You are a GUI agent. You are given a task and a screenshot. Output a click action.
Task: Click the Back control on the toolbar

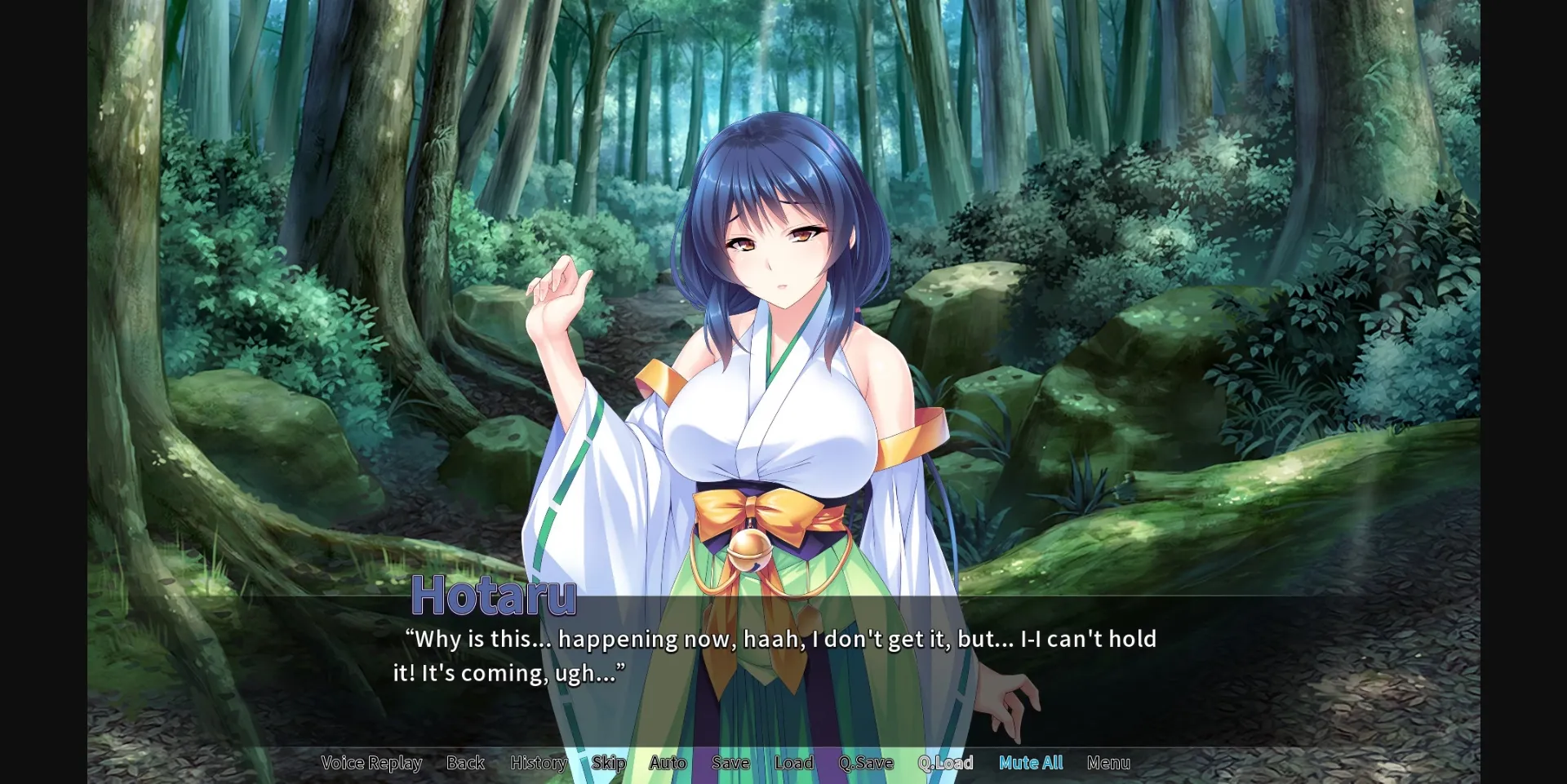pos(465,763)
